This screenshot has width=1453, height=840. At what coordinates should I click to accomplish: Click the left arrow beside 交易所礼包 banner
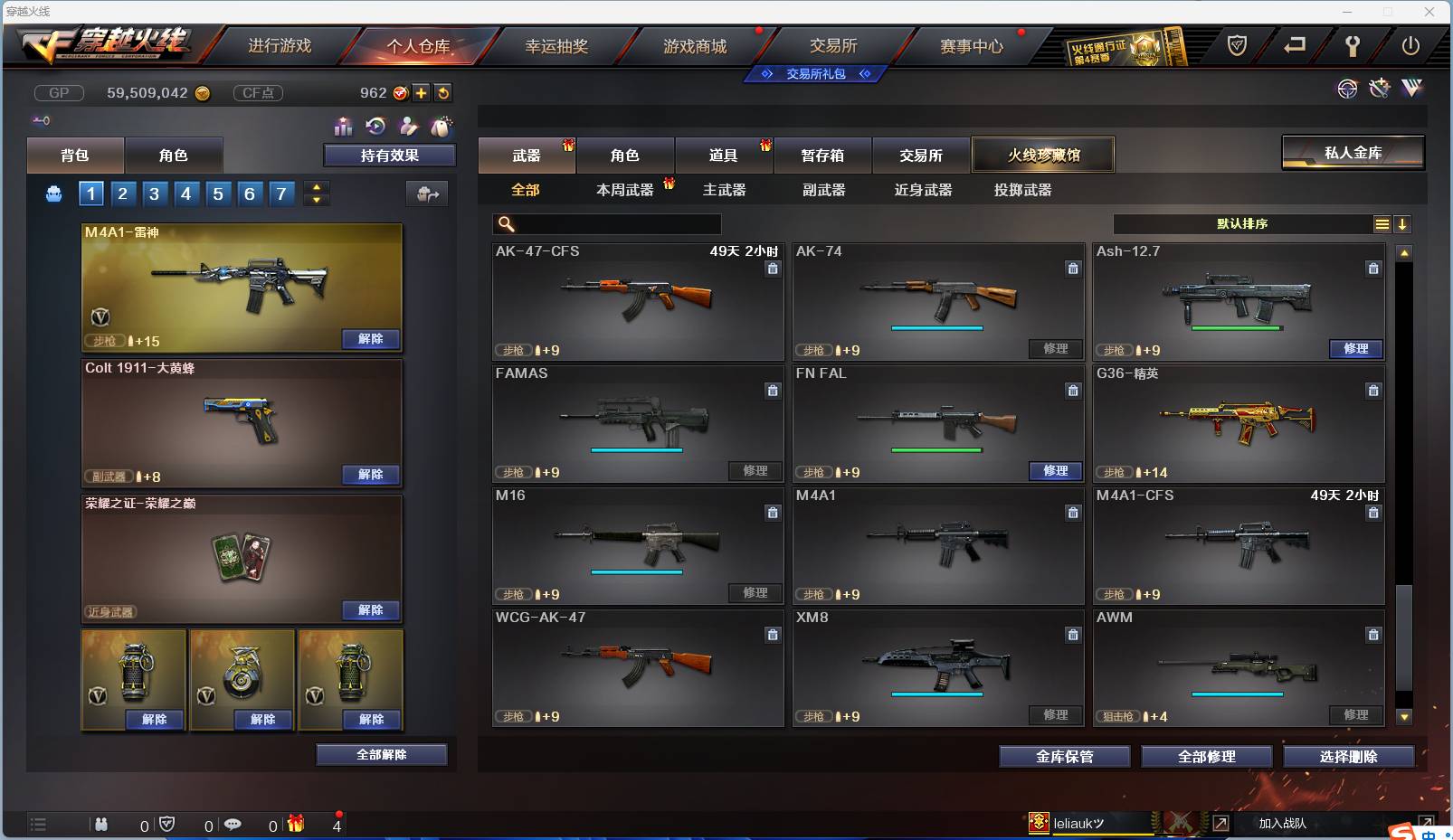766,74
